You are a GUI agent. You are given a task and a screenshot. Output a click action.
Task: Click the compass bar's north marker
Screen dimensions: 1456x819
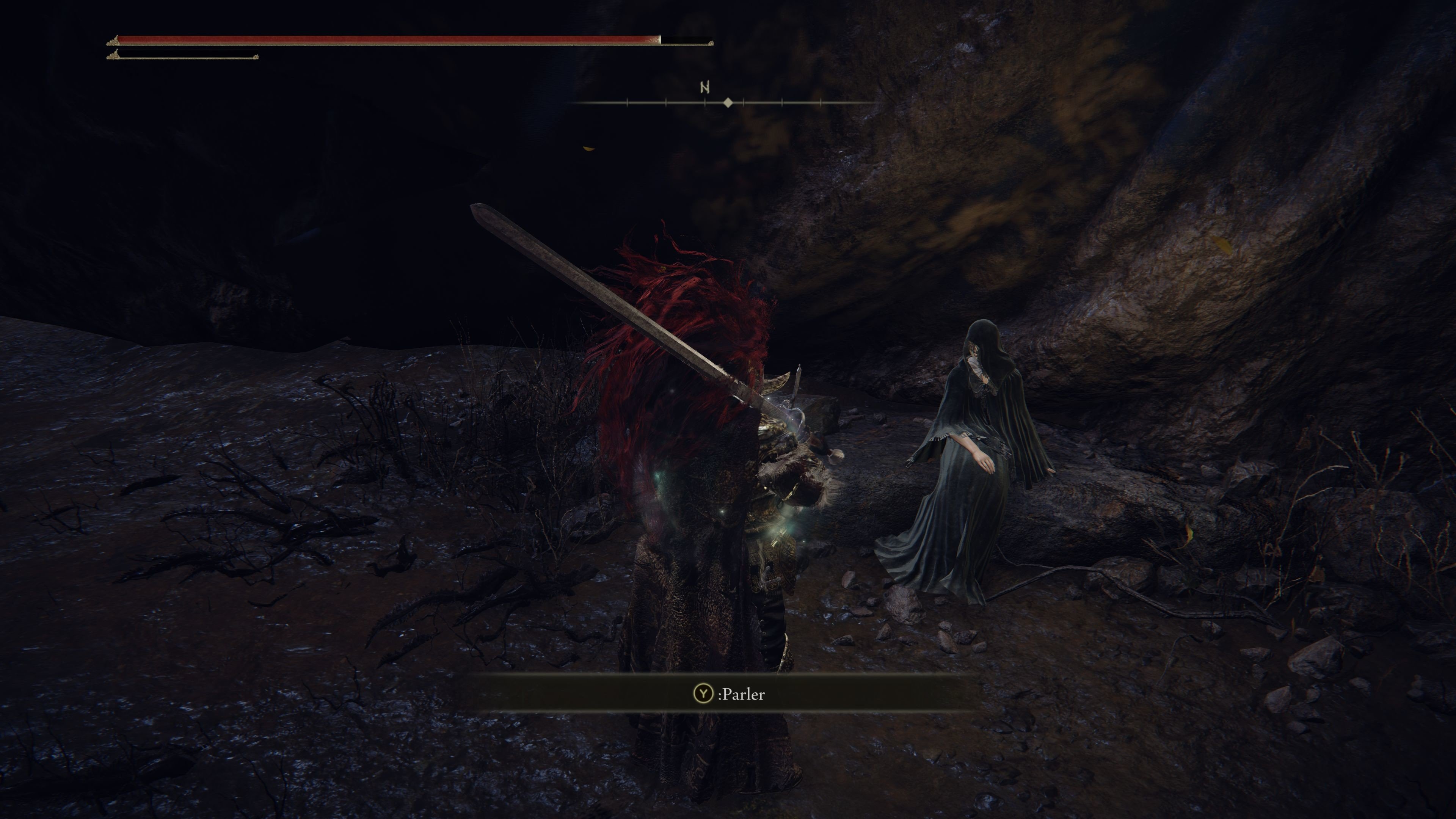pyautogui.click(x=704, y=88)
